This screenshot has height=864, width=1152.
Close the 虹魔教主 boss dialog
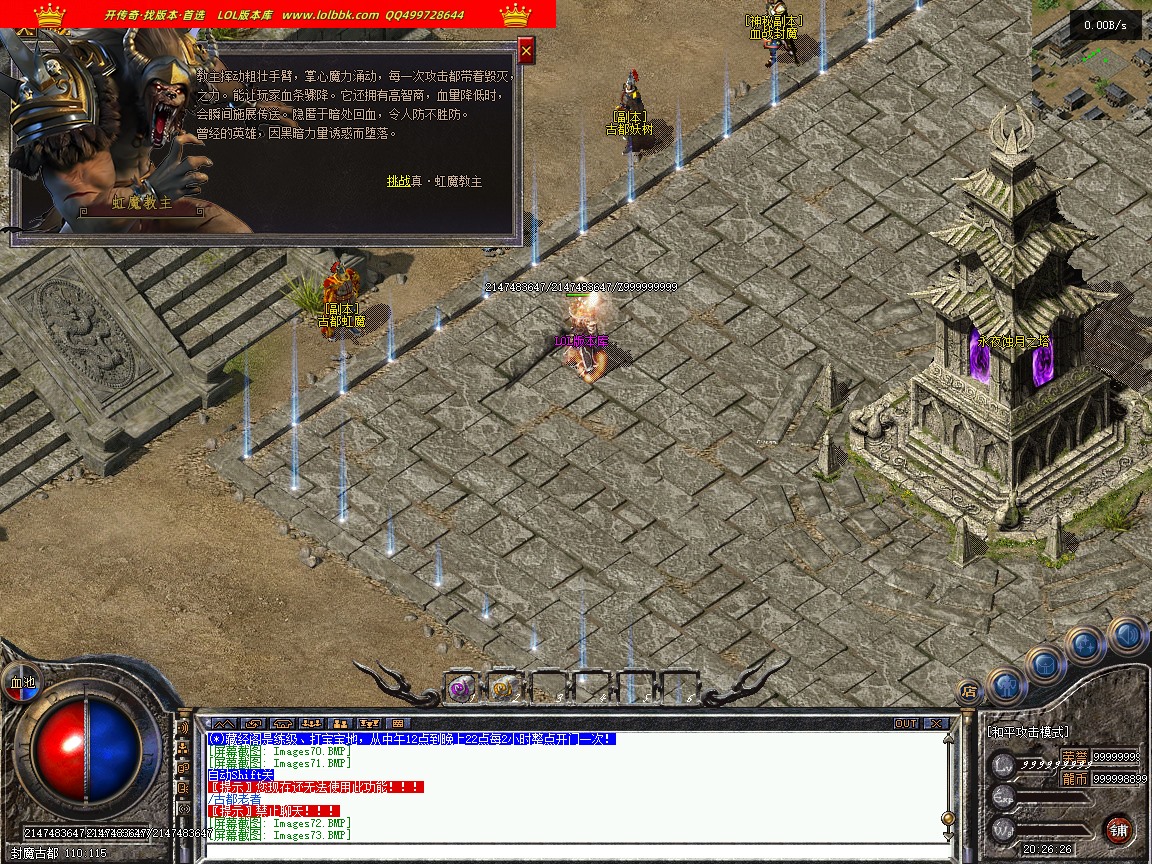coord(526,49)
